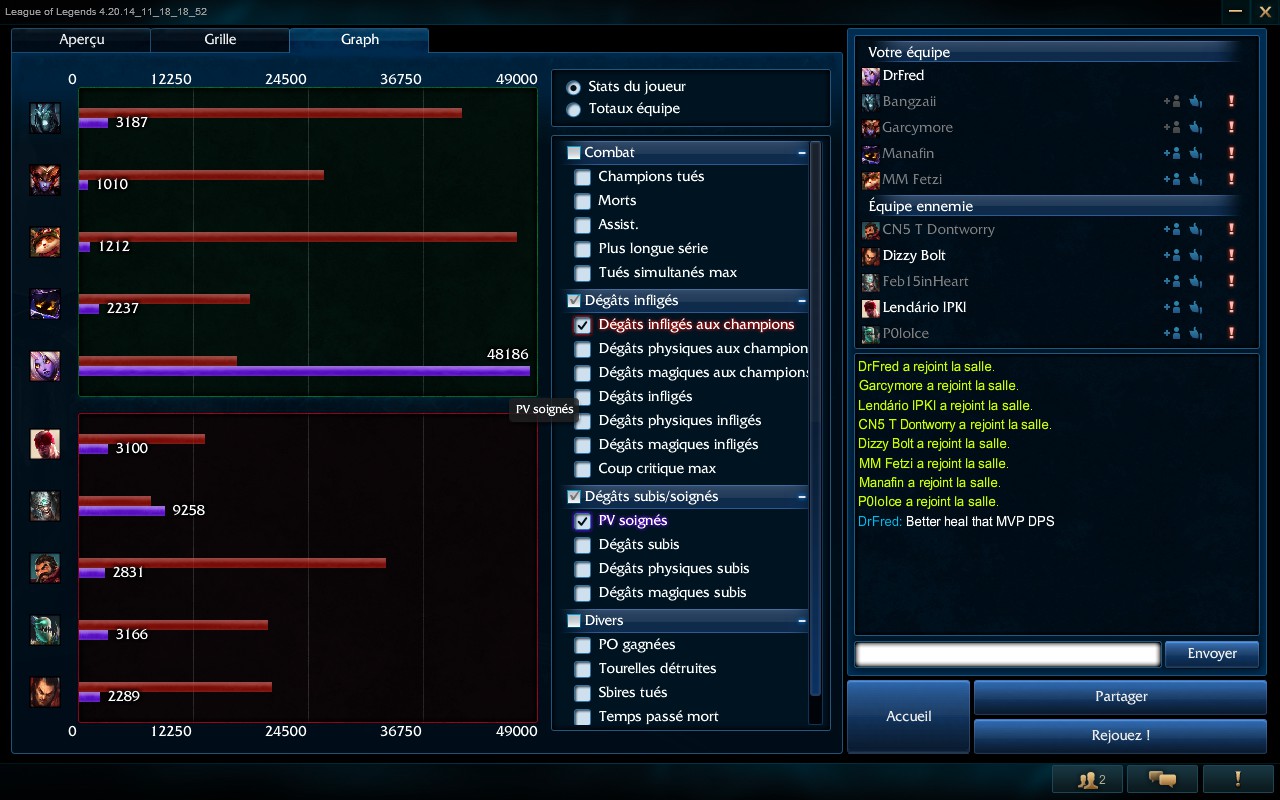Viewport: 1280px width, 800px height.
Task: Close the League of Legends window
Action: click(1264, 12)
